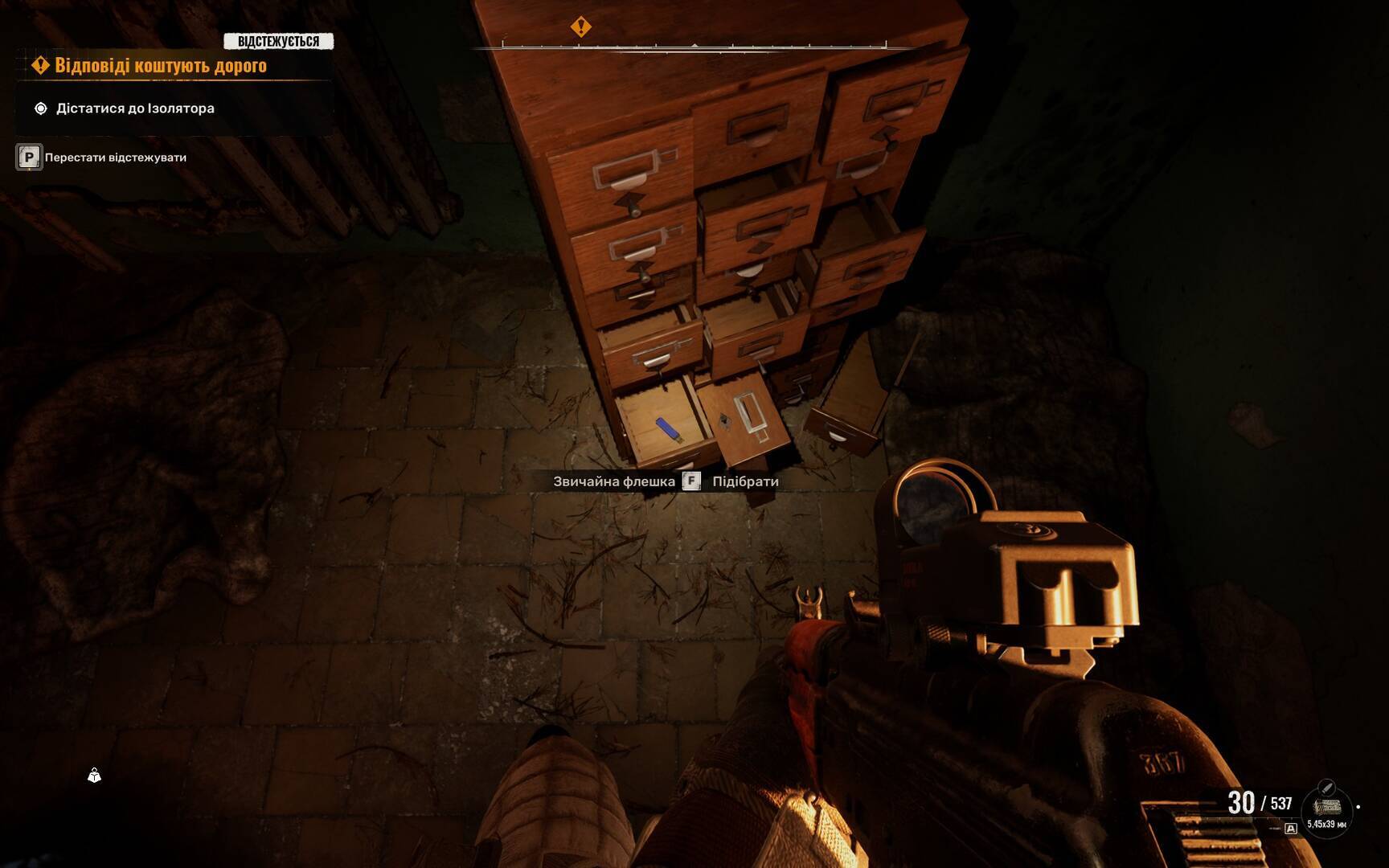This screenshot has width=1389, height=868.
Task: Select the objective "Дістатися до Ізолятора"
Action: tap(134, 108)
